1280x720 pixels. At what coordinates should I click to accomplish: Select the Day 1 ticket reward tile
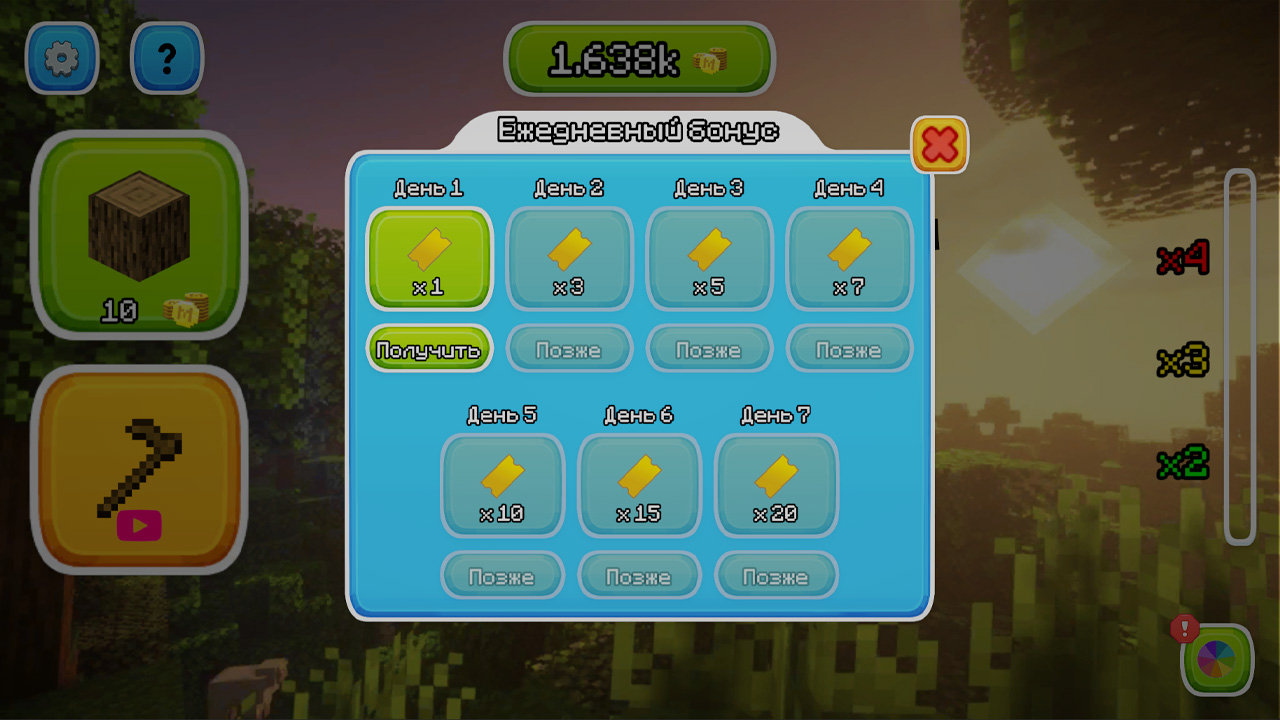click(x=429, y=259)
